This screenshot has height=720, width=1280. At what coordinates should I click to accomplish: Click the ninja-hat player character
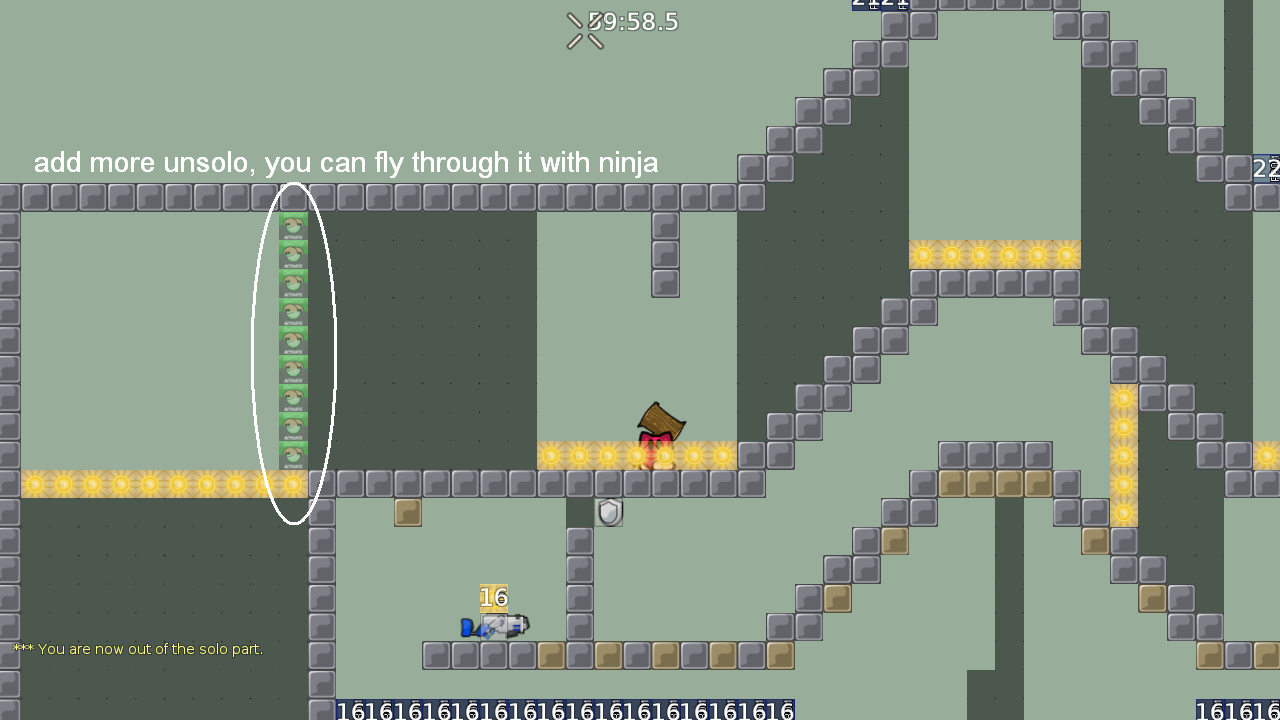655,430
